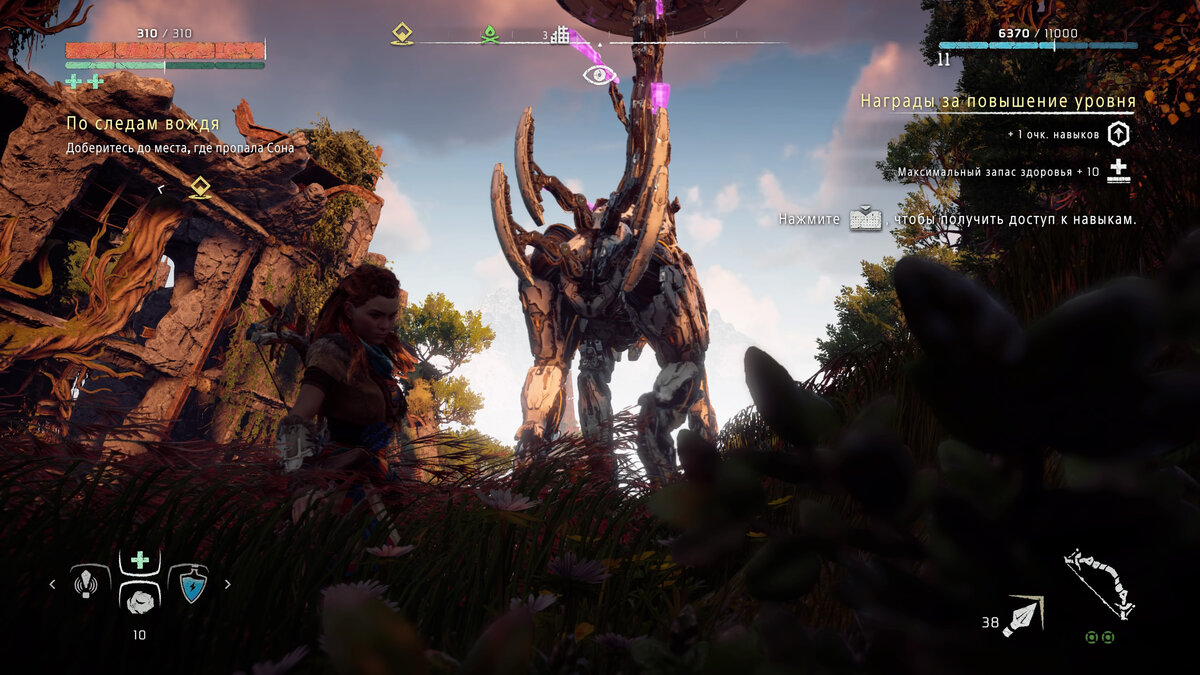
Task: Select the max health plus reward icon
Action: pos(1118,171)
